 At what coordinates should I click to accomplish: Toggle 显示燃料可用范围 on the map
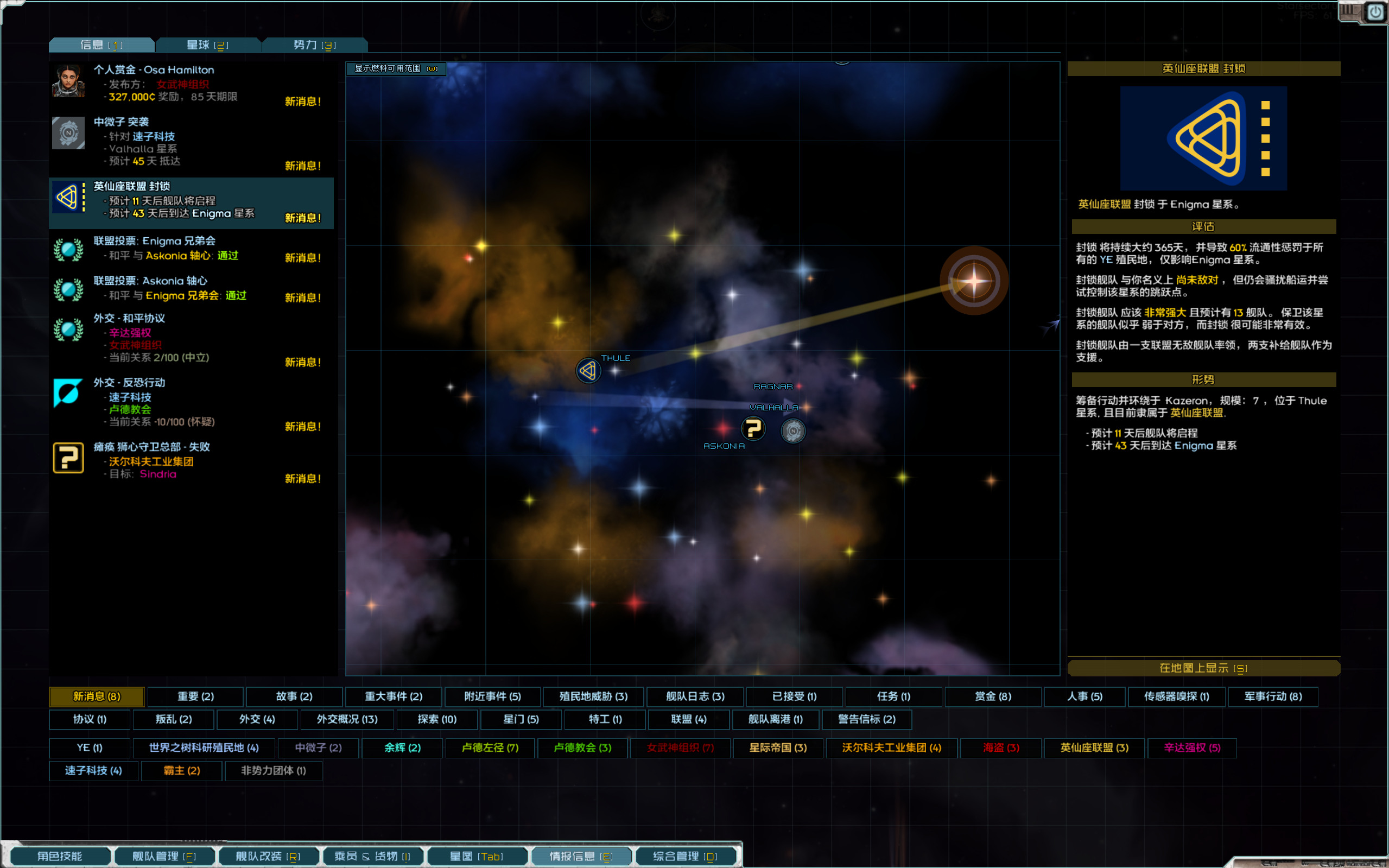coord(396,68)
